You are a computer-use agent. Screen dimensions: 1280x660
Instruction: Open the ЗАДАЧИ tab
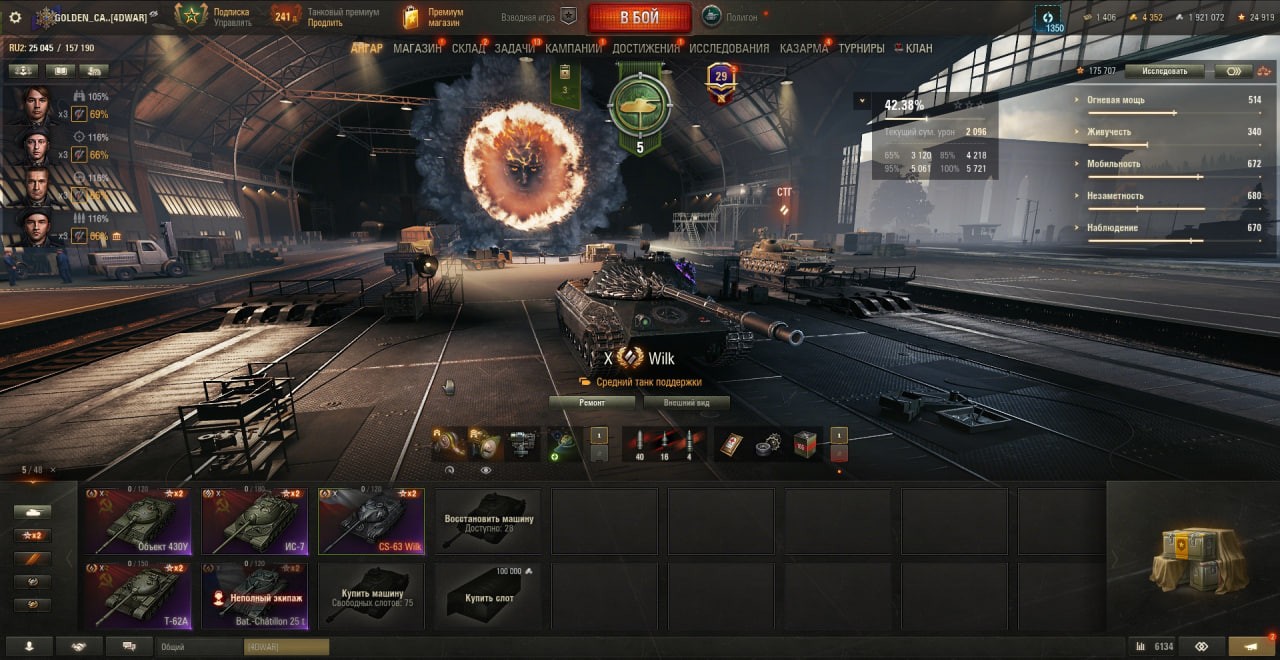coord(514,48)
